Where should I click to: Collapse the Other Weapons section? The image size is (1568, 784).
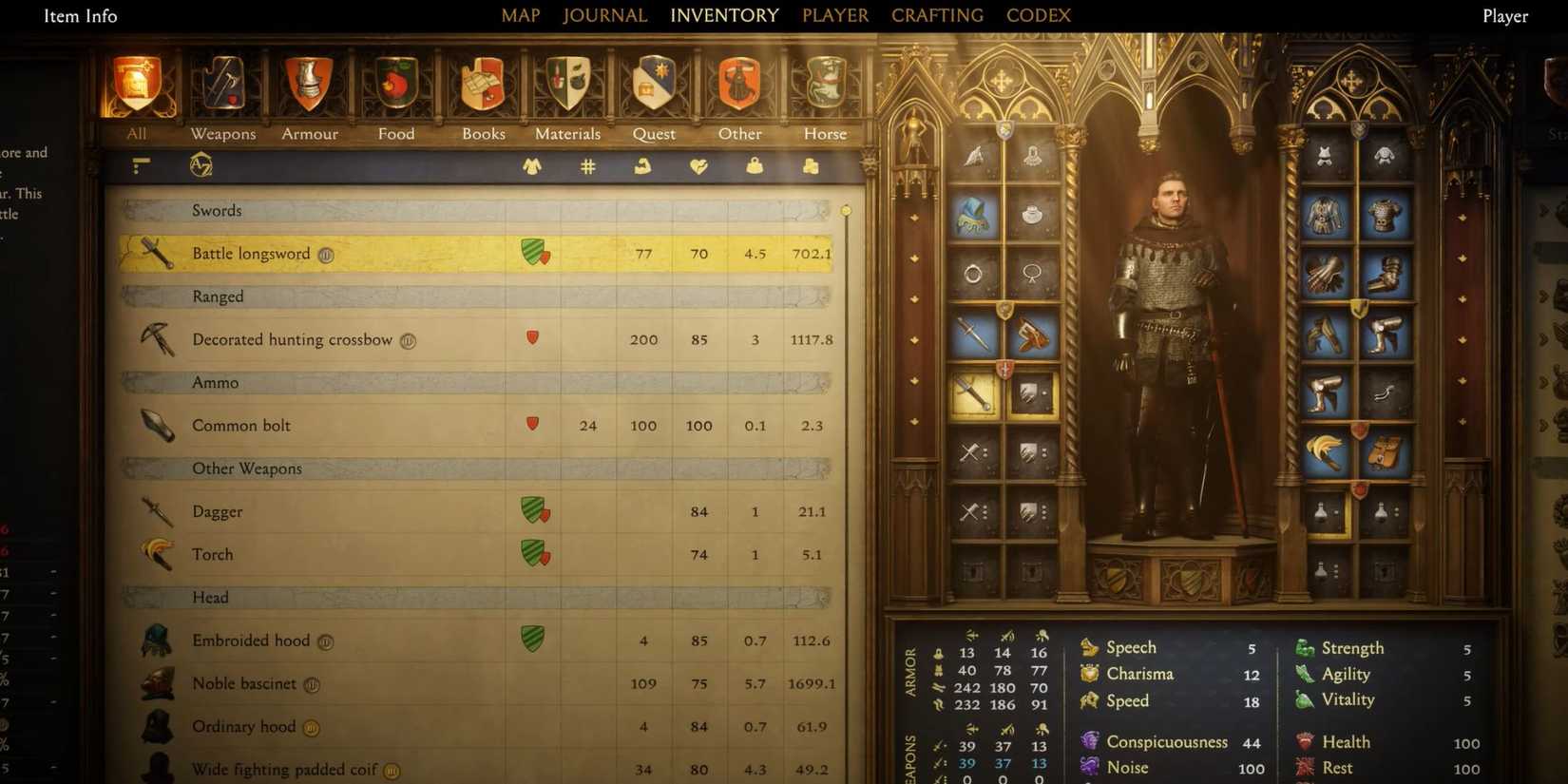(475, 468)
